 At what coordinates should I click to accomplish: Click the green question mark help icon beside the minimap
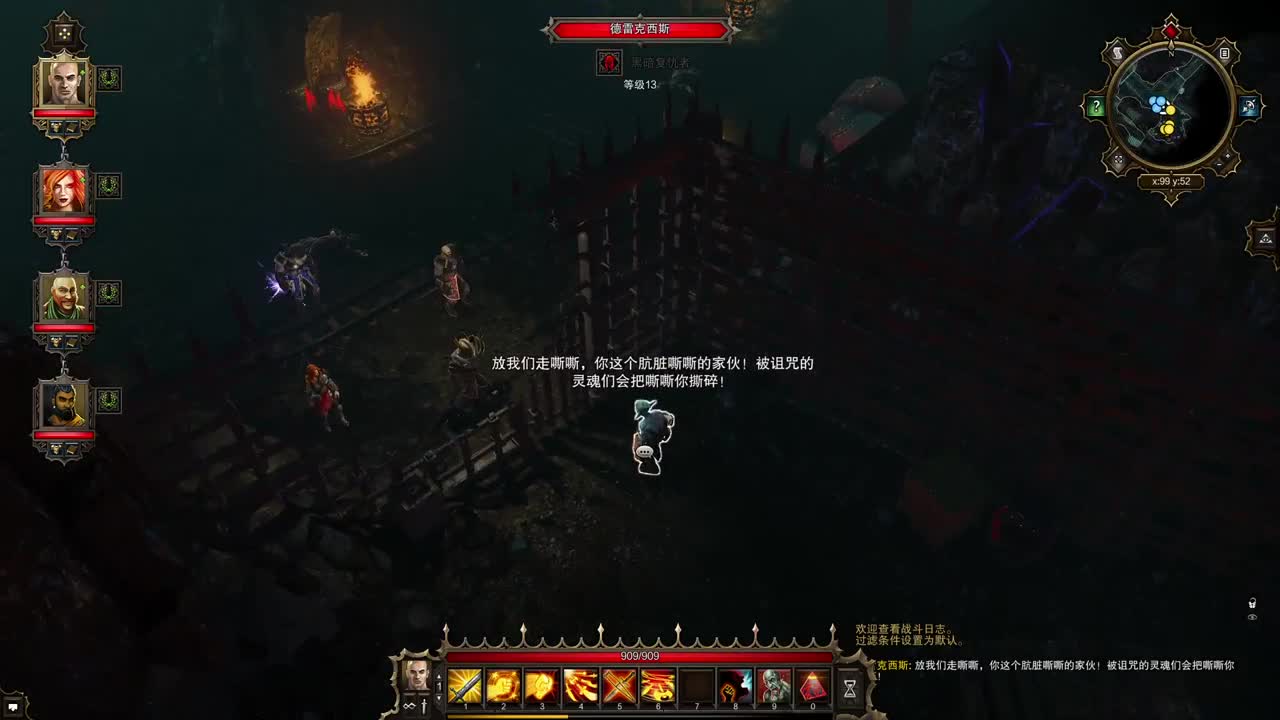pos(1096,105)
